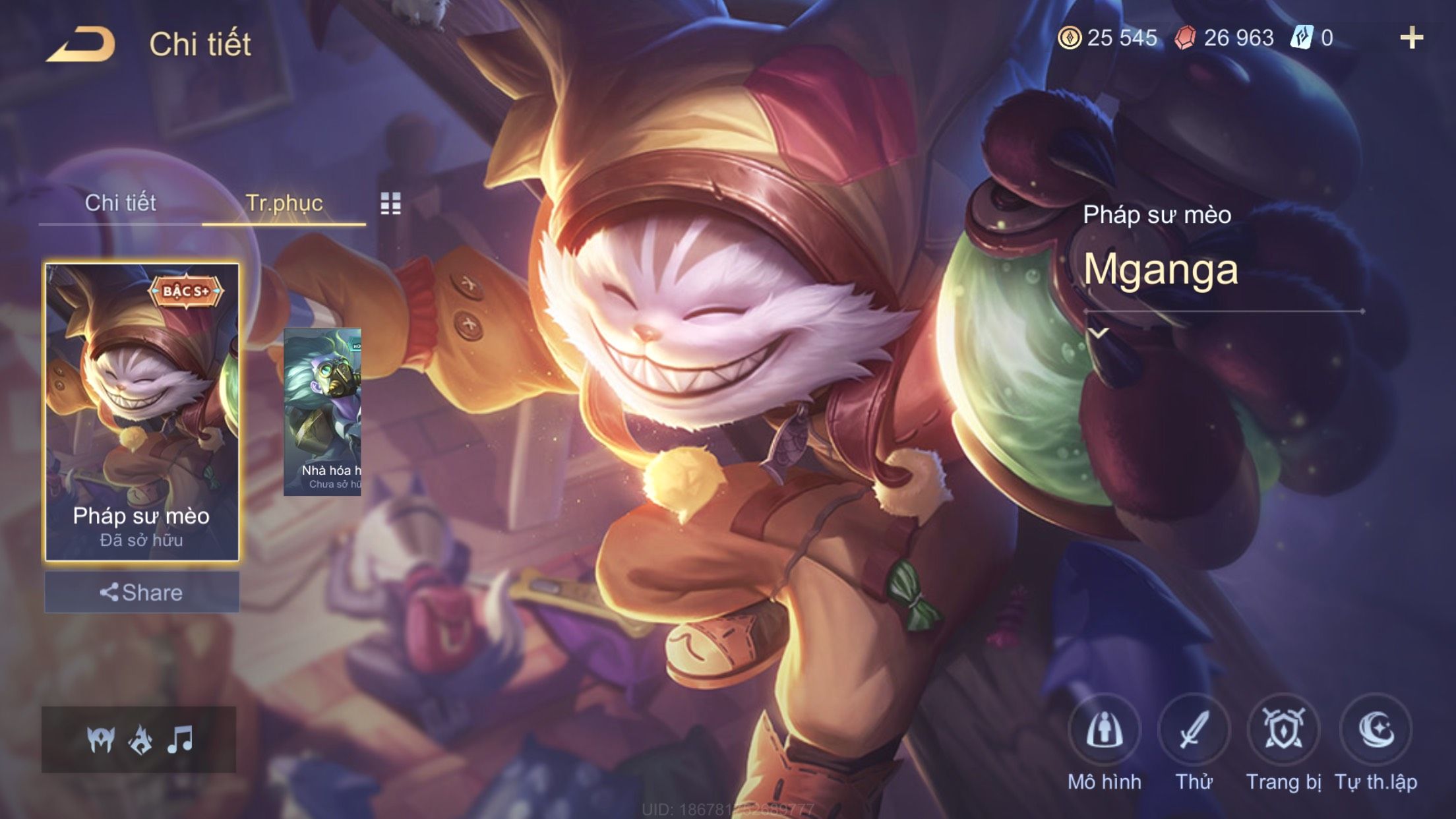Switch to the Chi tiết tab
This screenshot has height=819, width=1456.
pos(120,203)
